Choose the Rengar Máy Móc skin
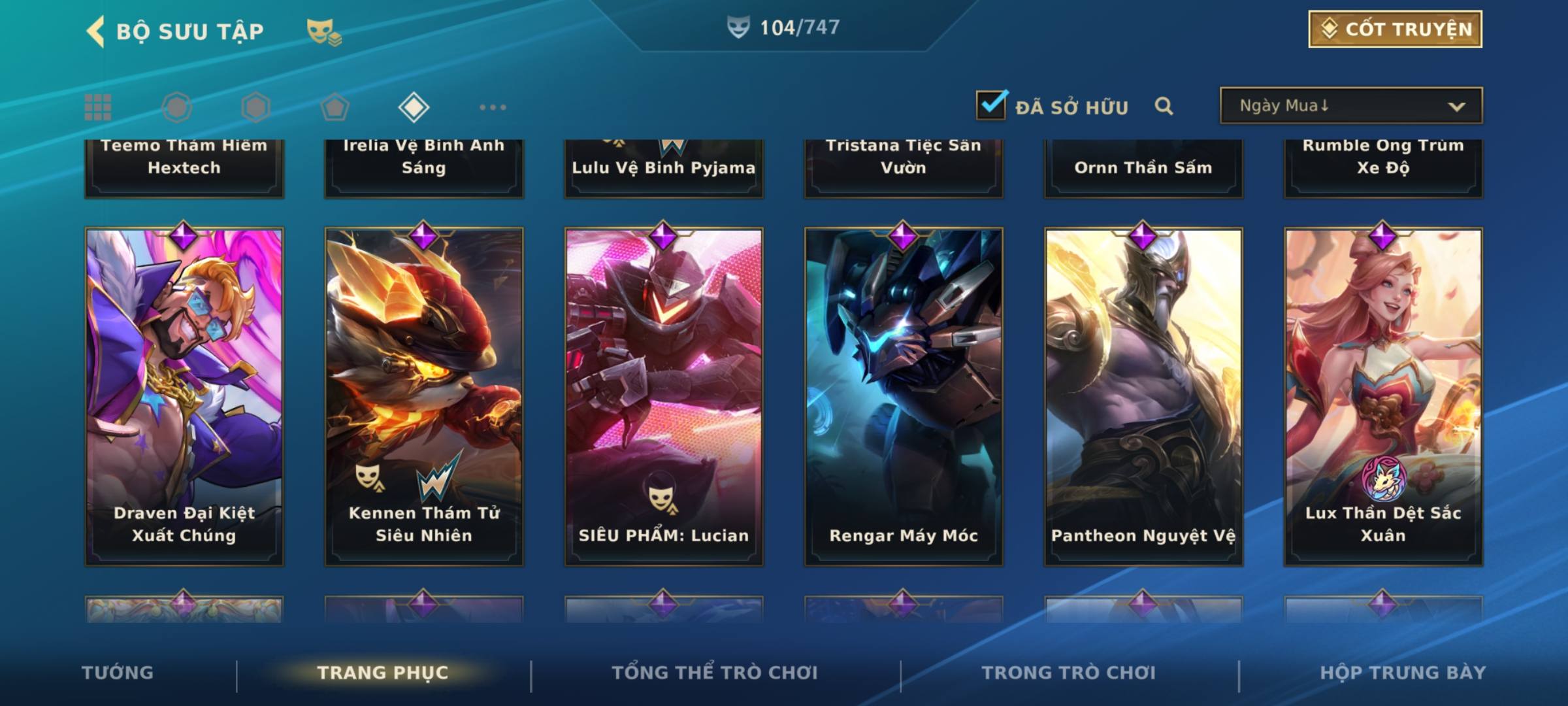This screenshot has width=1568, height=706. [904, 395]
